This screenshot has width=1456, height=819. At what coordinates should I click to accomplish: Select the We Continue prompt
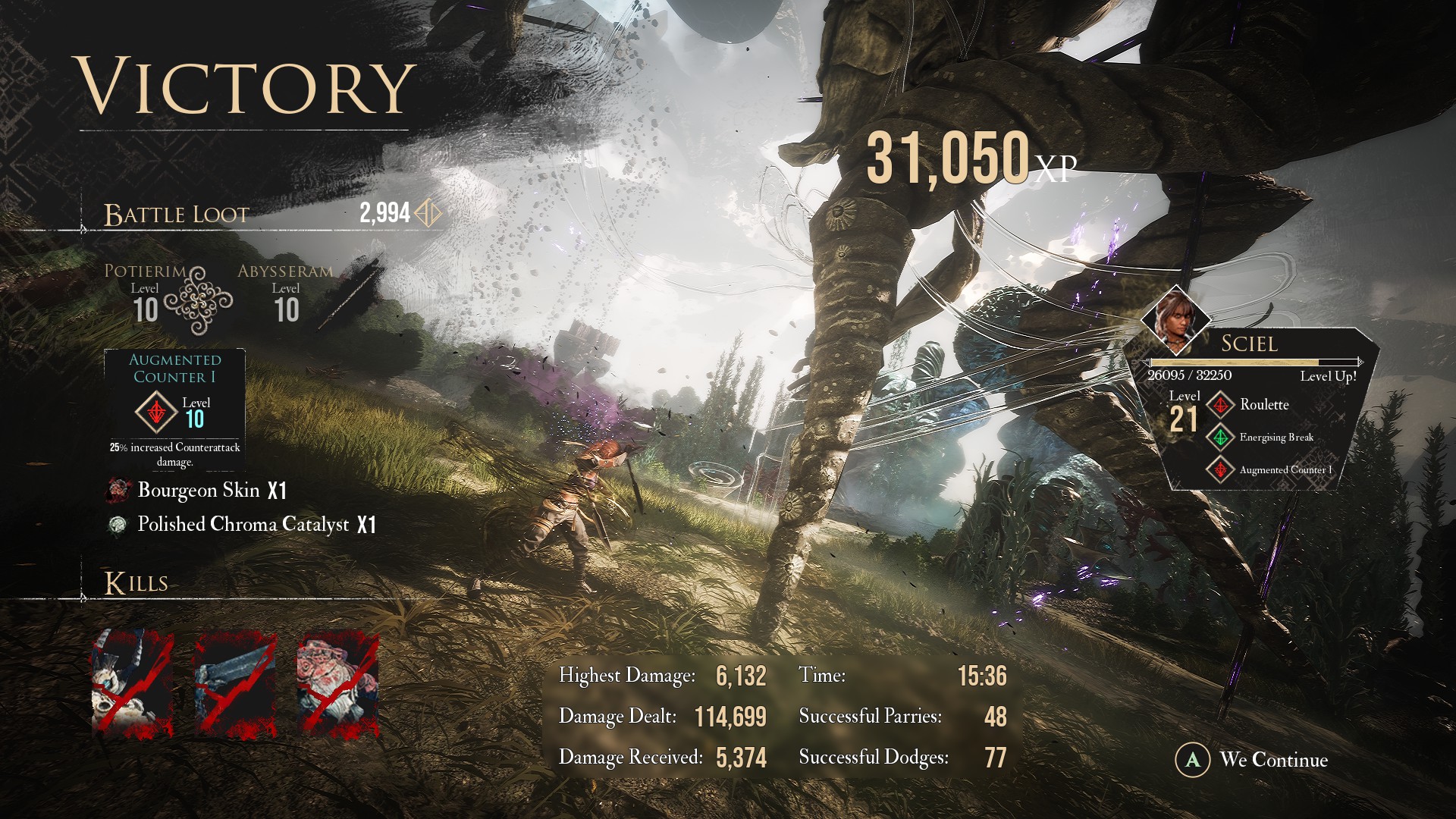(x=1253, y=760)
